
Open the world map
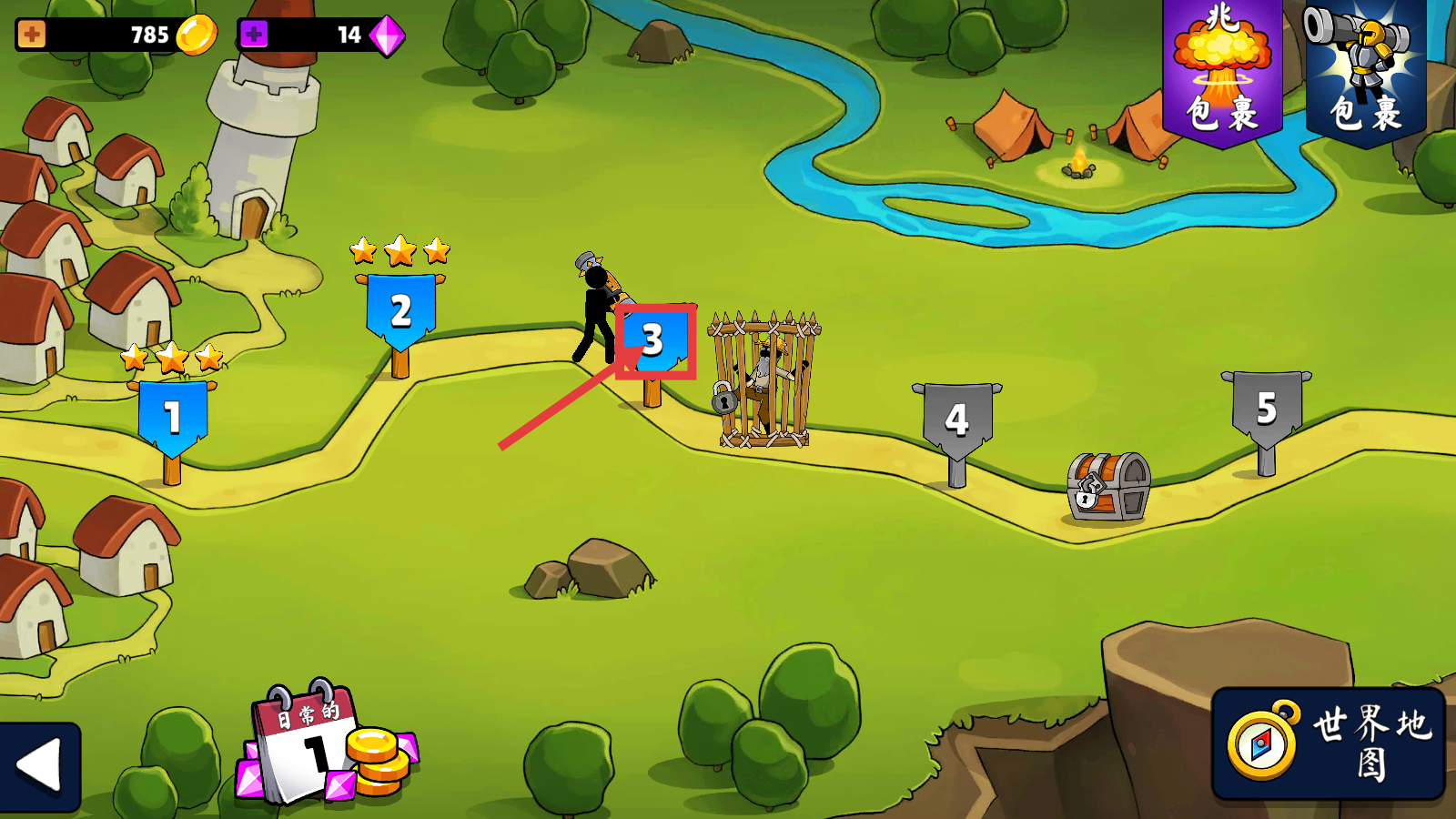(1328, 743)
